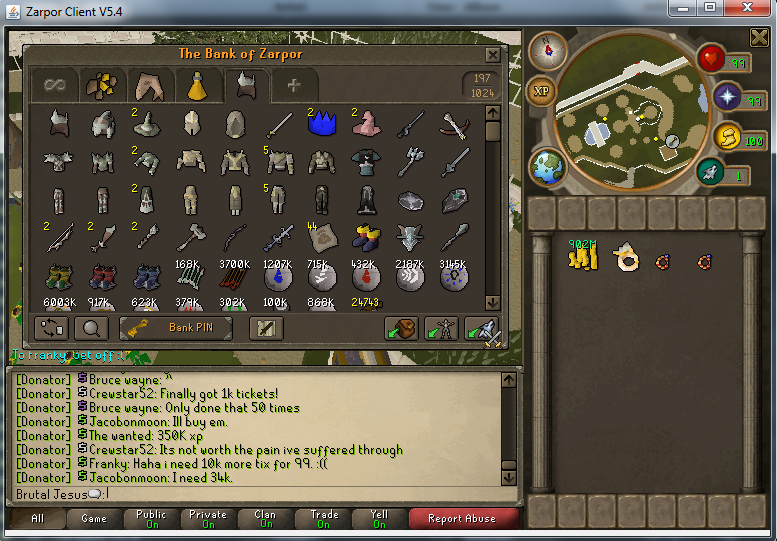Toggle the XP counter orb
The width and height of the screenshot is (777, 541).
[542, 91]
